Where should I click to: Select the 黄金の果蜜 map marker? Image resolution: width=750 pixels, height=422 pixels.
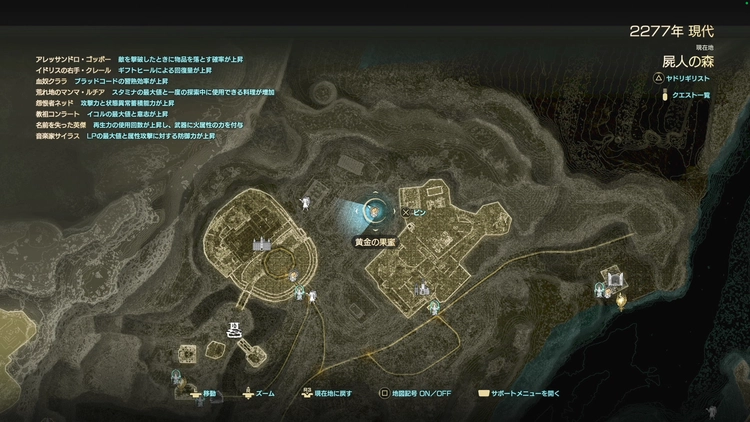(x=374, y=211)
